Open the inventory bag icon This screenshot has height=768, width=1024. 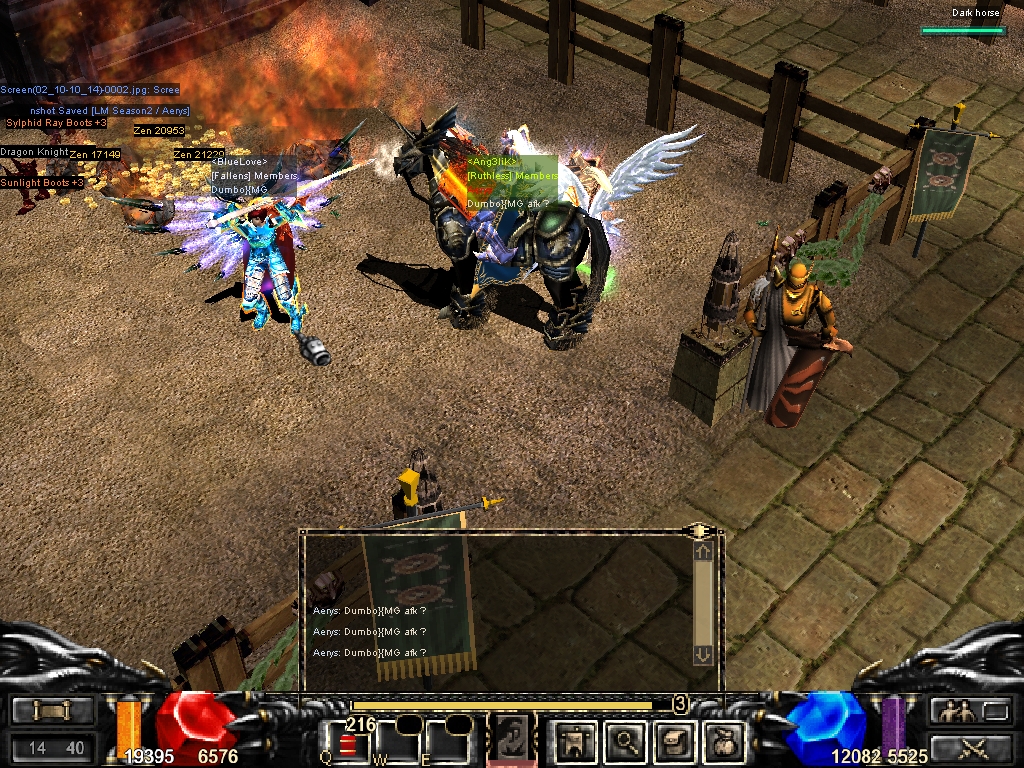(722, 742)
